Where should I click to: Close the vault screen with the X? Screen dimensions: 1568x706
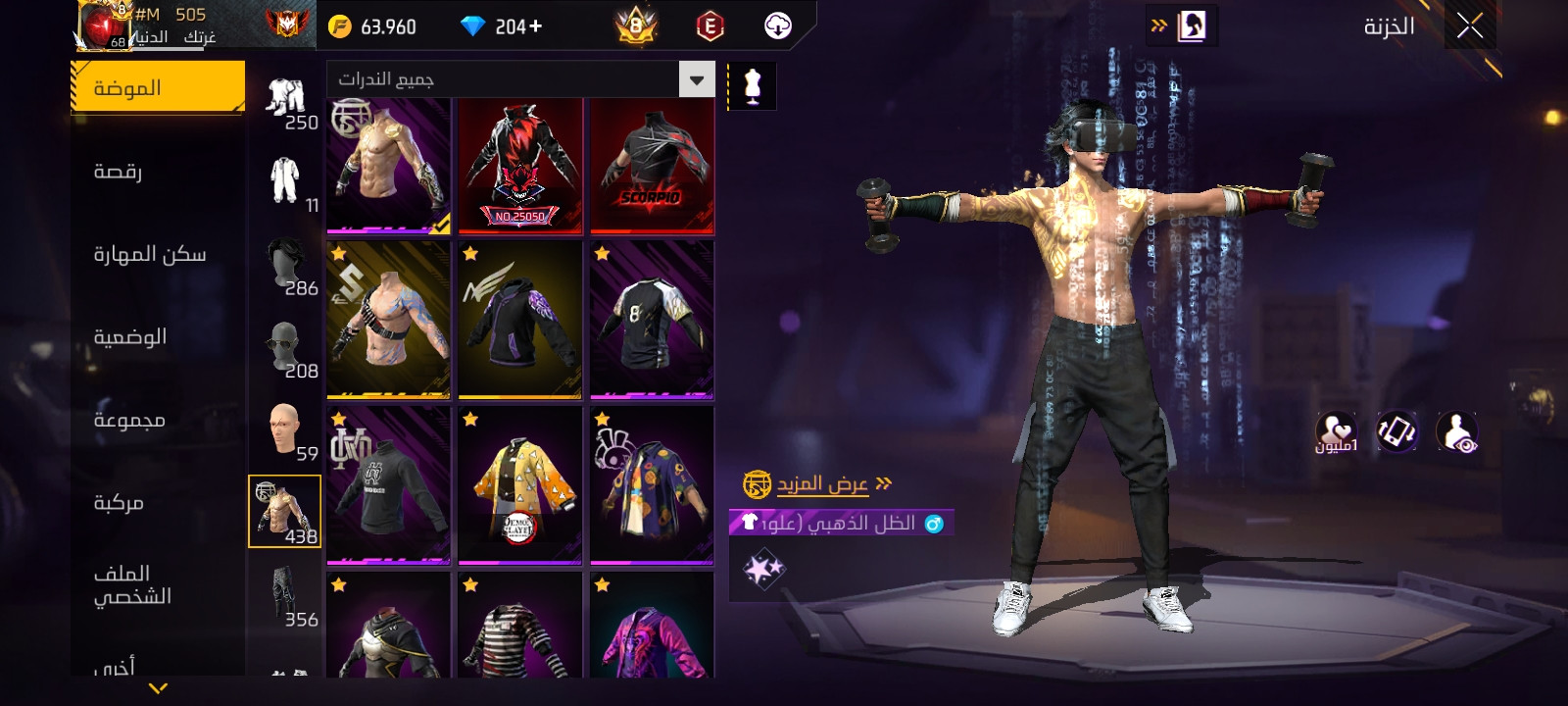[1469, 26]
